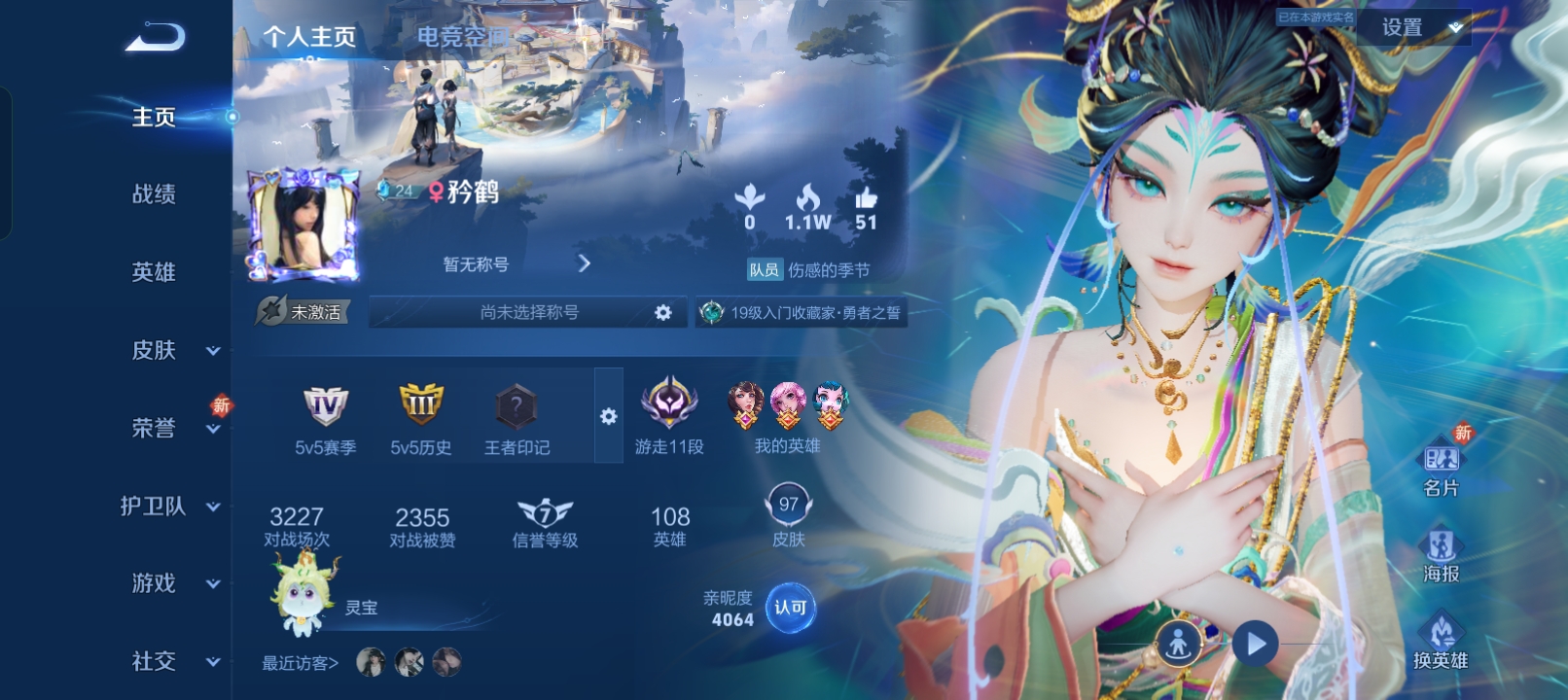Open the 海报 poster option
The height and width of the screenshot is (700, 1568).
pyautogui.click(x=1441, y=555)
